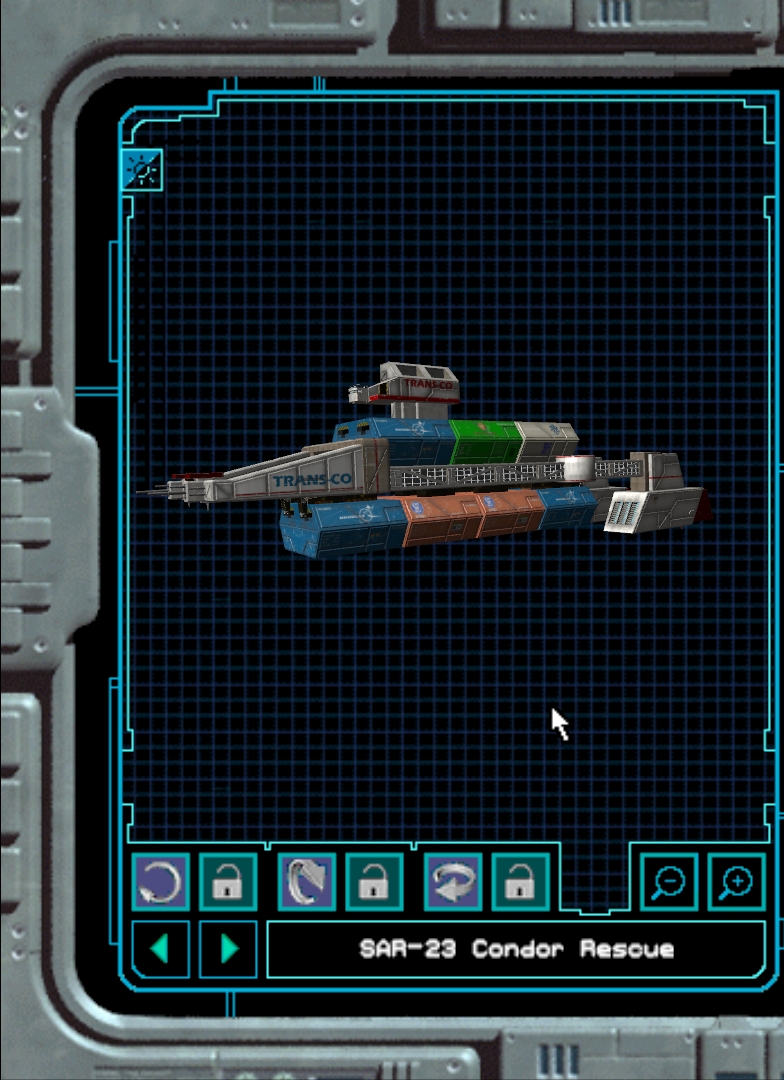Click the vertical pitch rotation arrow button

(306, 882)
